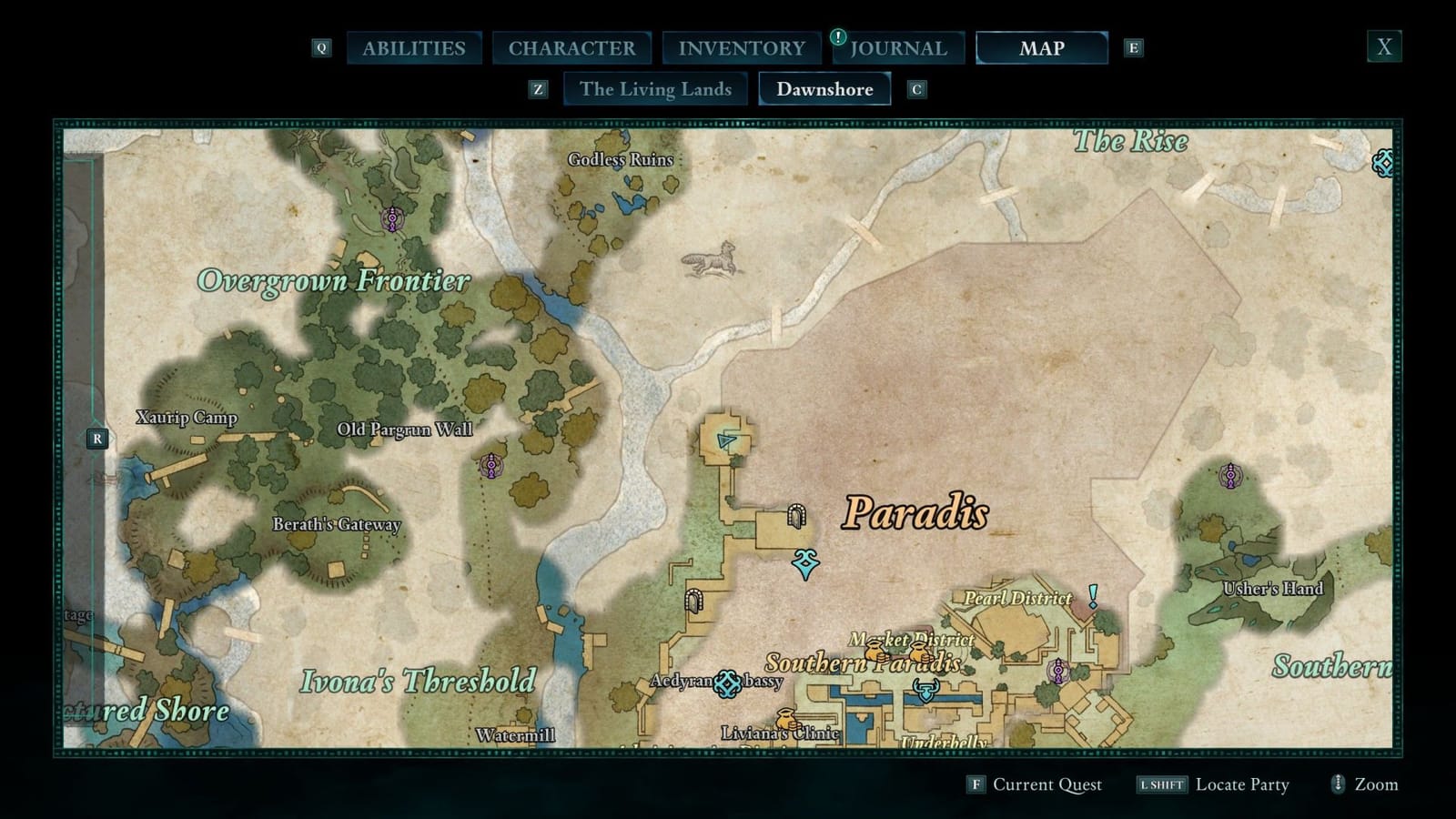The width and height of the screenshot is (1456, 819).
Task: Click the teal map icon in top-right corner
Action: 1381,164
